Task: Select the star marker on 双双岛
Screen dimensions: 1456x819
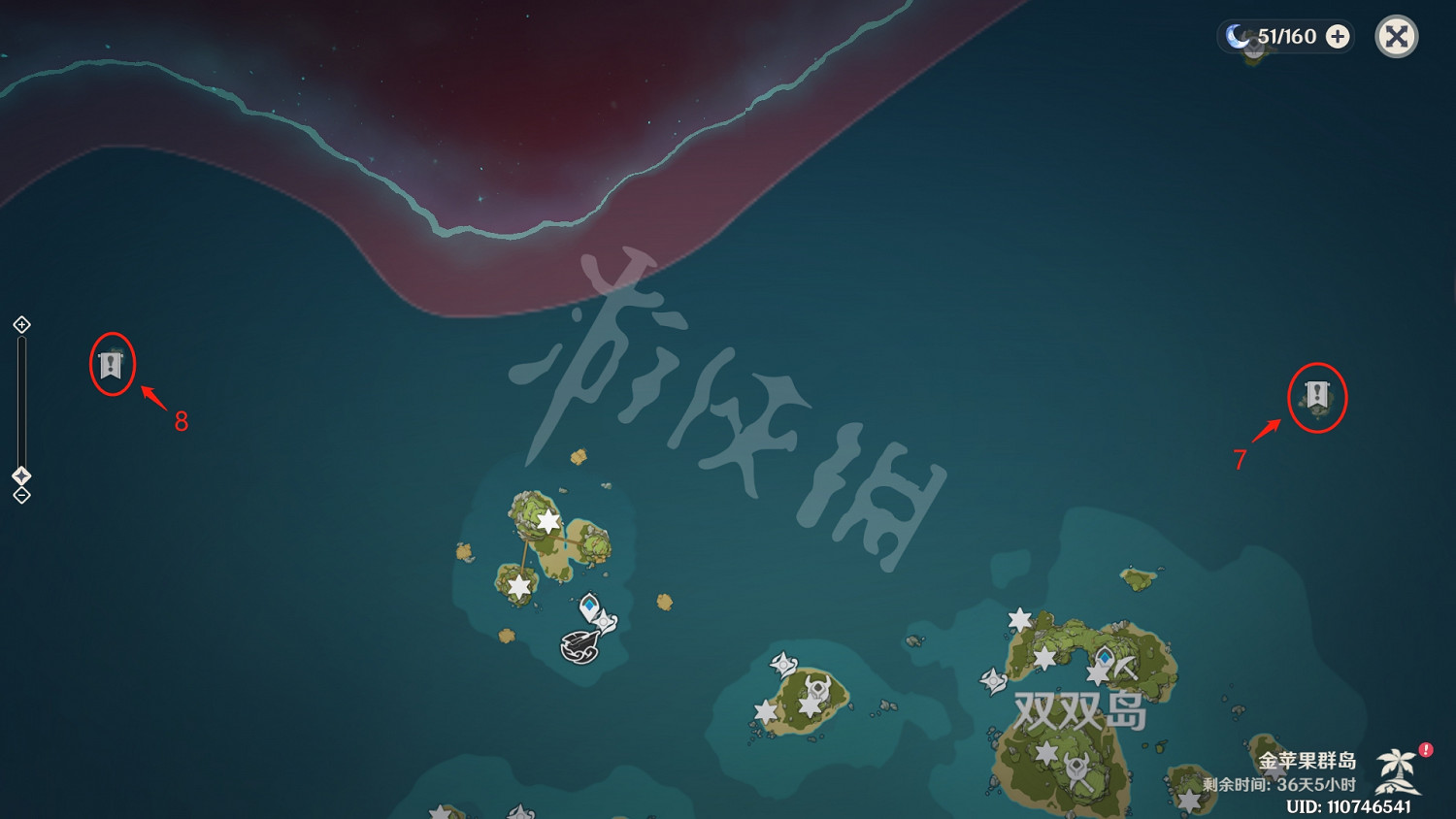Action: click(x=1046, y=658)
